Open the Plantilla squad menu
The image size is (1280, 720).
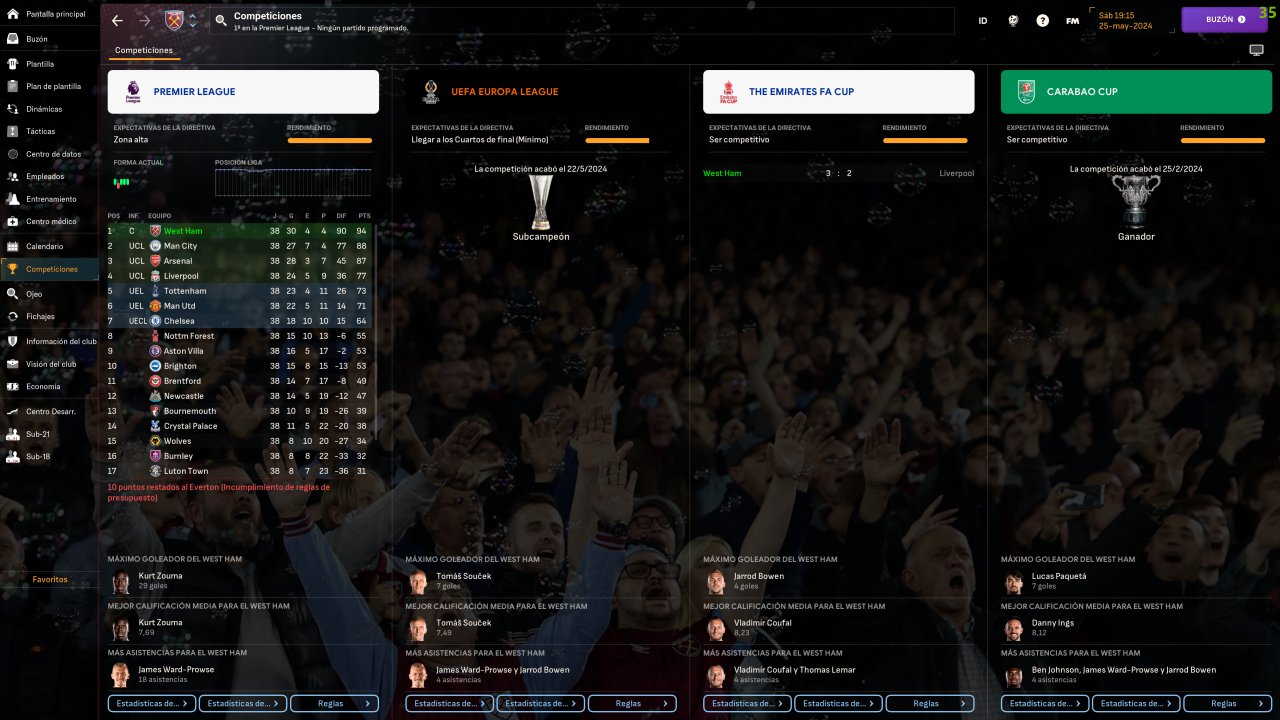pos(40,64)
